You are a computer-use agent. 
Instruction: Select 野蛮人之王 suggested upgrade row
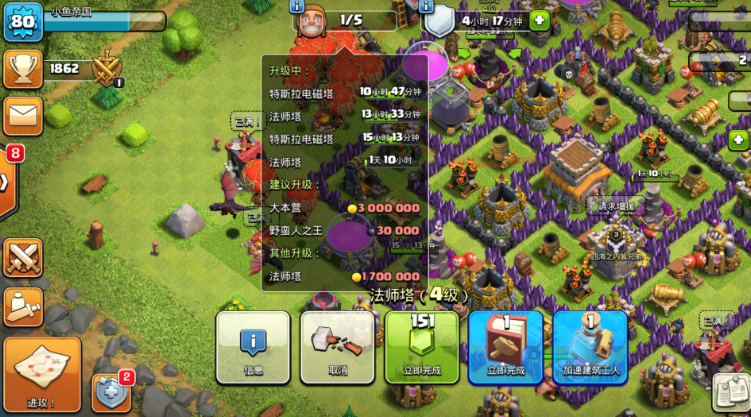345,230
